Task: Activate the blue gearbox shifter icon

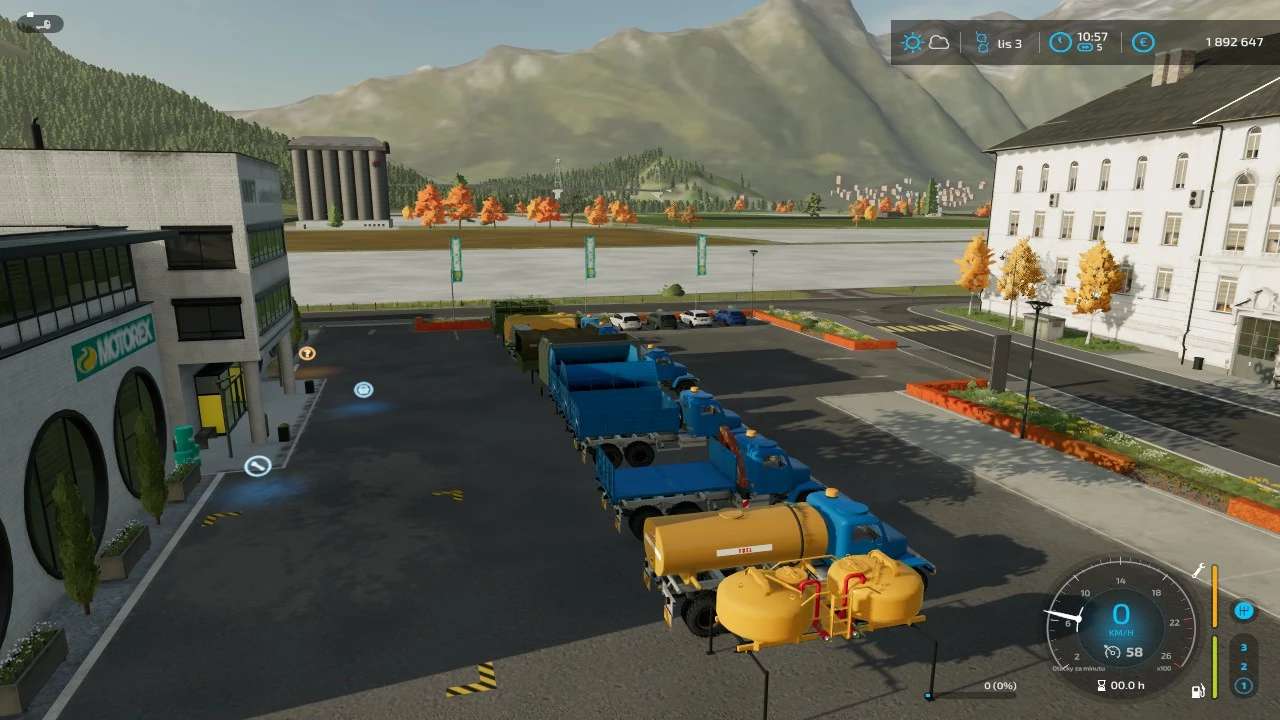Action: (x=1243, y=609)
